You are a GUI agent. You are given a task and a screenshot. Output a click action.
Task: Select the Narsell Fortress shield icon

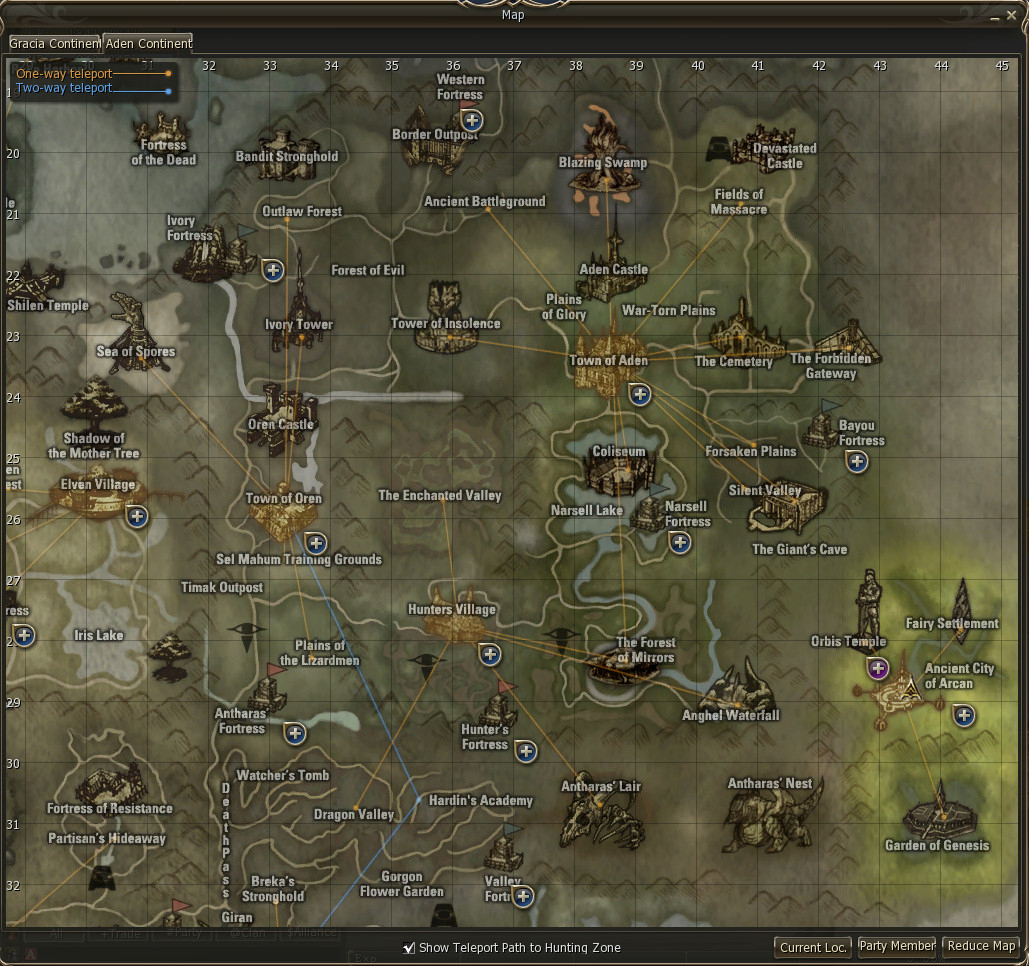click(x=680, y=543)
